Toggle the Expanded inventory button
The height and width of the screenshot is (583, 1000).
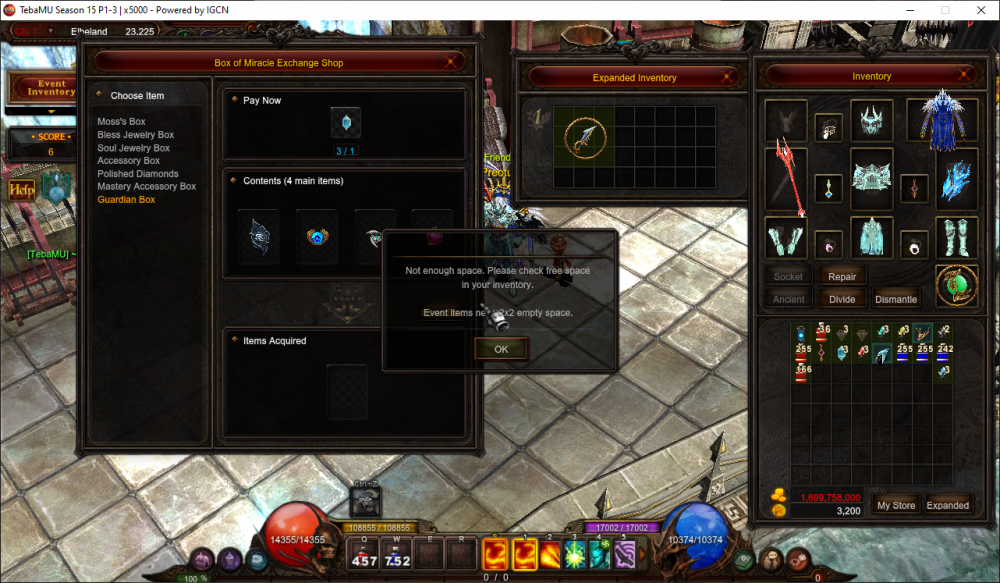coord(947,505)
